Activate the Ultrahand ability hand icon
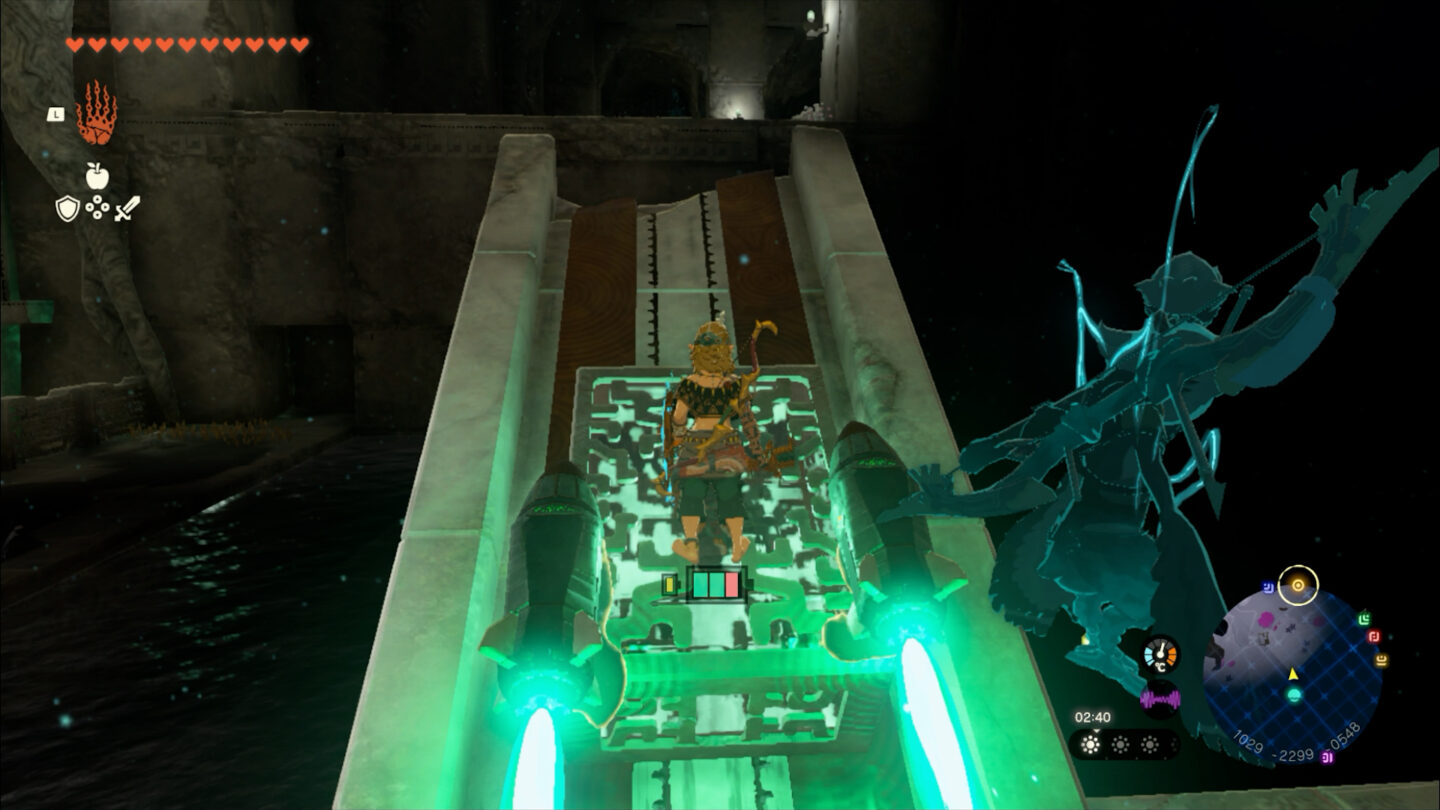This screenshot has height=810, width=1440. pyautogui.click(x=96, y=113)
